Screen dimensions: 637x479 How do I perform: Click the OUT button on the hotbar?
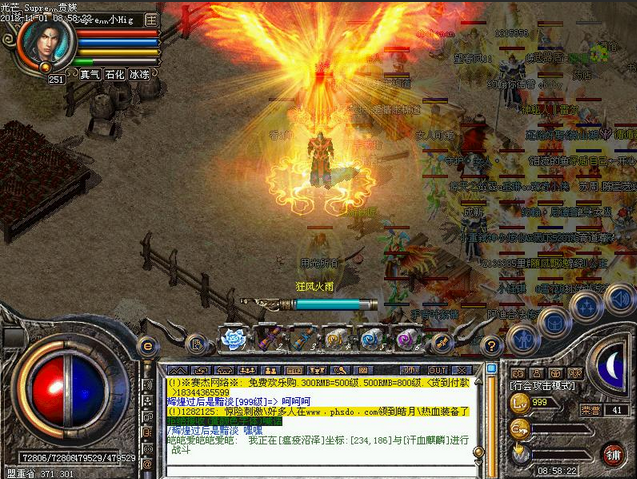[x=438, y=340]
